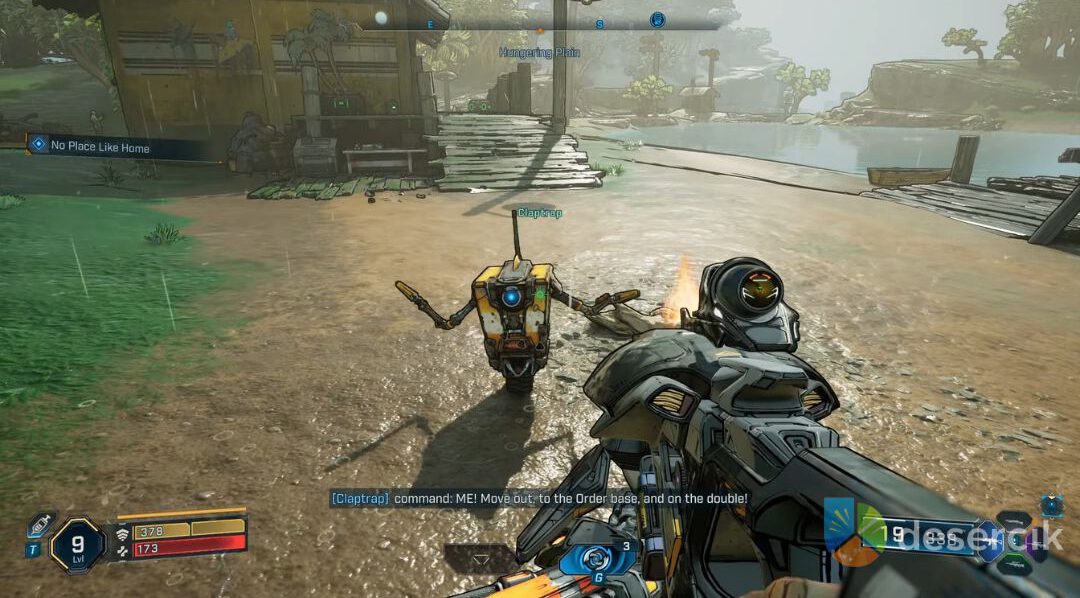Click the small blue icon above weapon wheel
Screen dimensions: 1080x598
[1051, 506]
